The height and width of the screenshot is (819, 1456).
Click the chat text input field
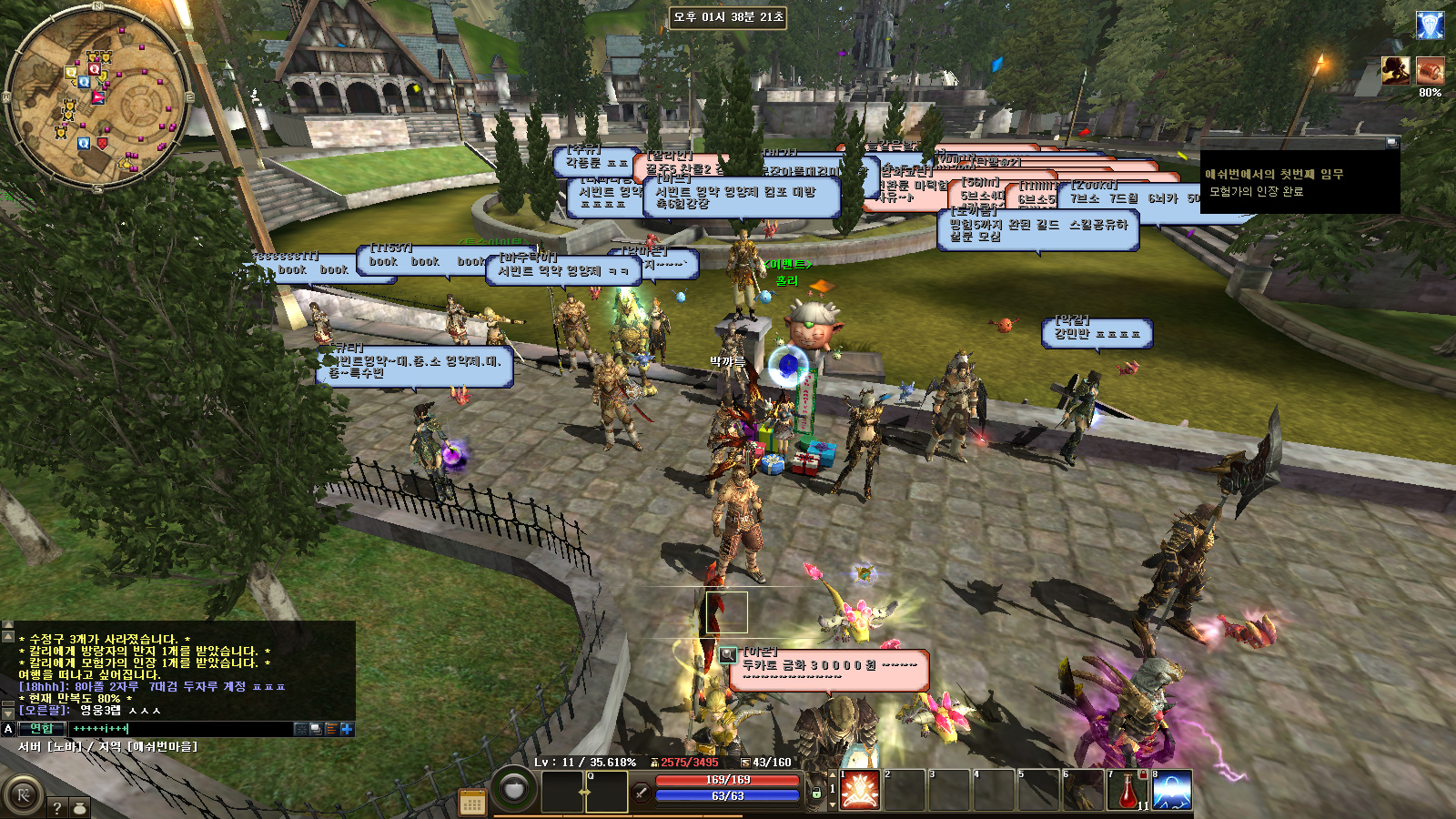point(182,729)
